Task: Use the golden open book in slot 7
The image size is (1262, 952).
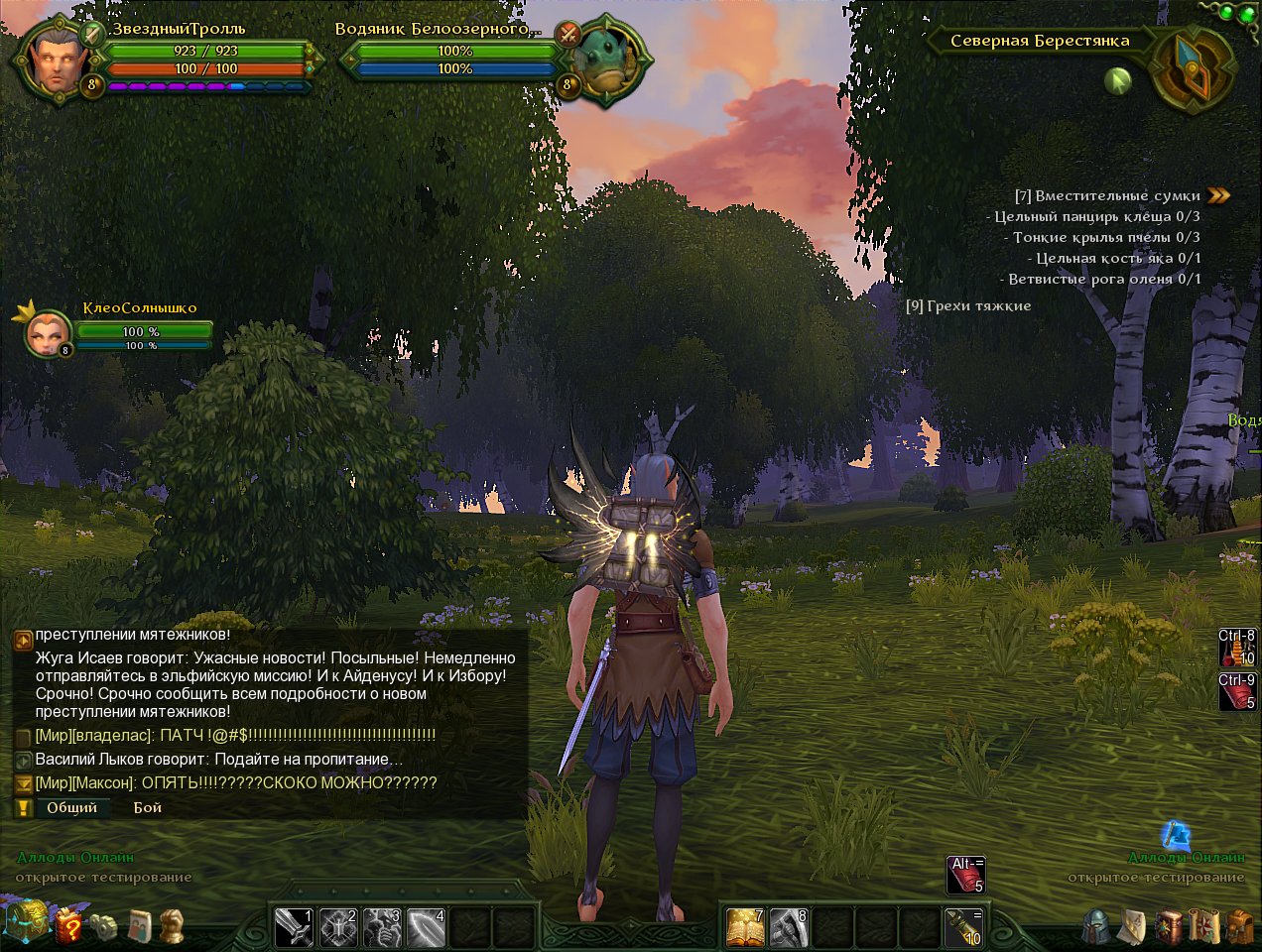Action: click(745, 928)
